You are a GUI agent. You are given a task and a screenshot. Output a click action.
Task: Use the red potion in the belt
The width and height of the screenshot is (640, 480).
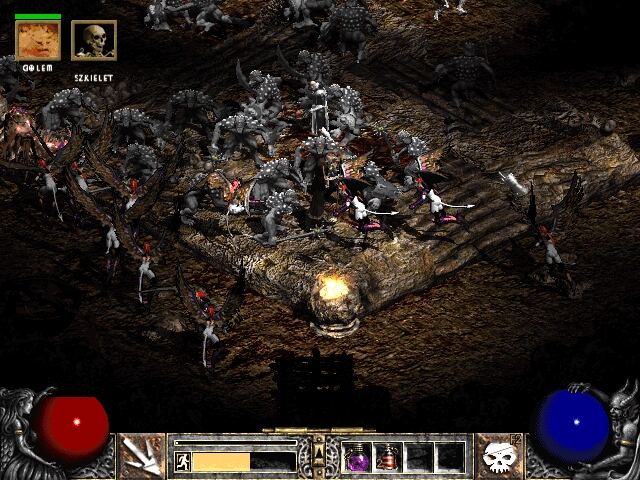[x=388, y=457]
